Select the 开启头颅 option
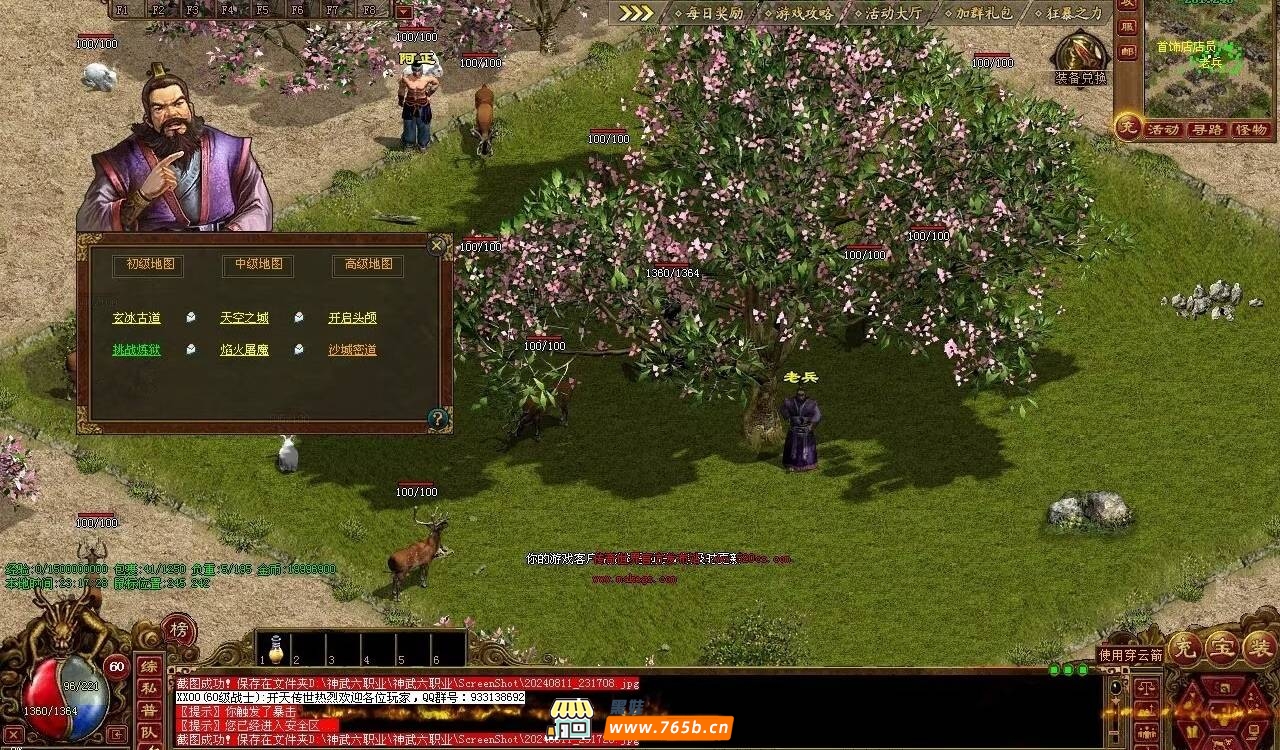Viewport: 1280px width, 750px height. click(352, 318)
